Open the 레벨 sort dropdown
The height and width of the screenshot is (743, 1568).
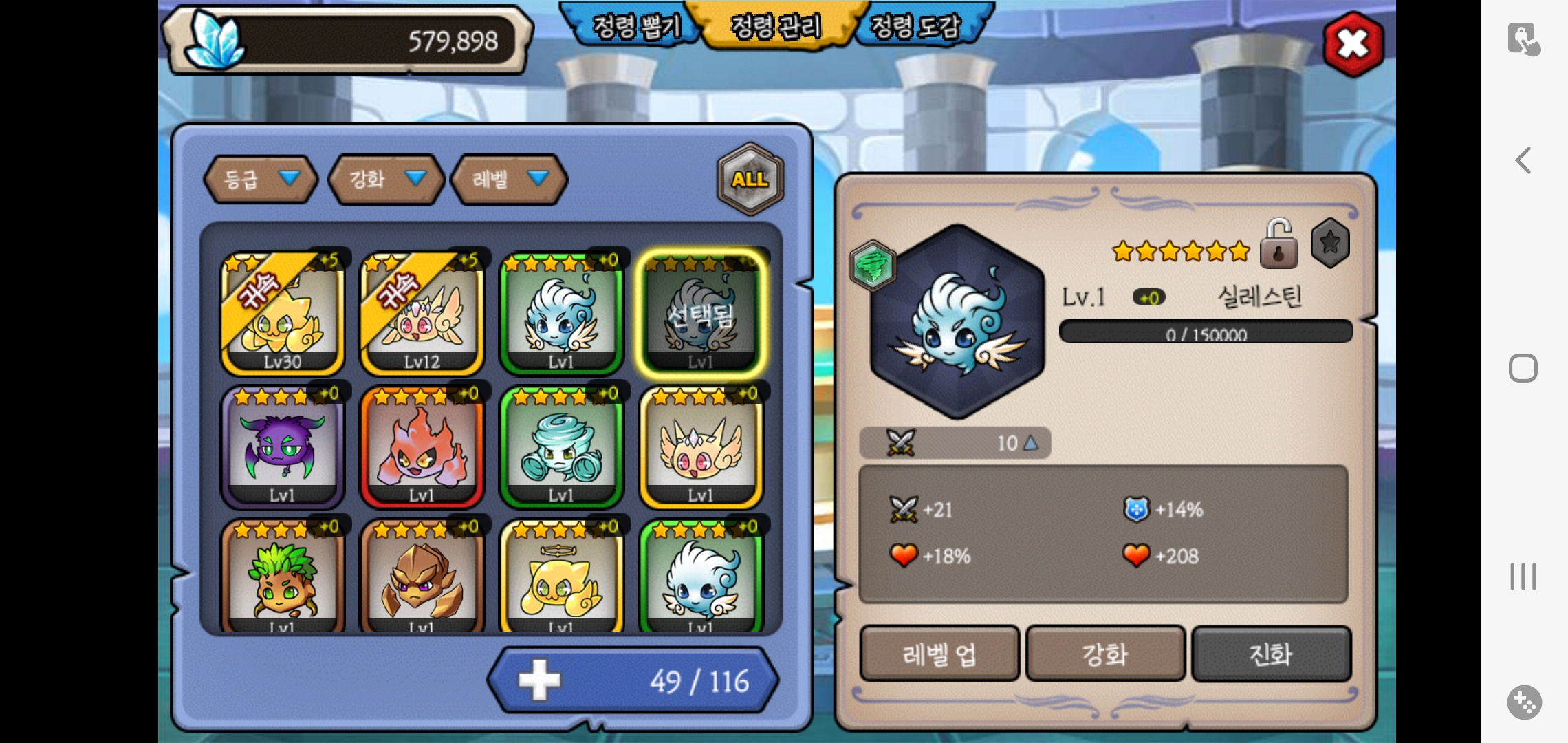tap(509, 180)
